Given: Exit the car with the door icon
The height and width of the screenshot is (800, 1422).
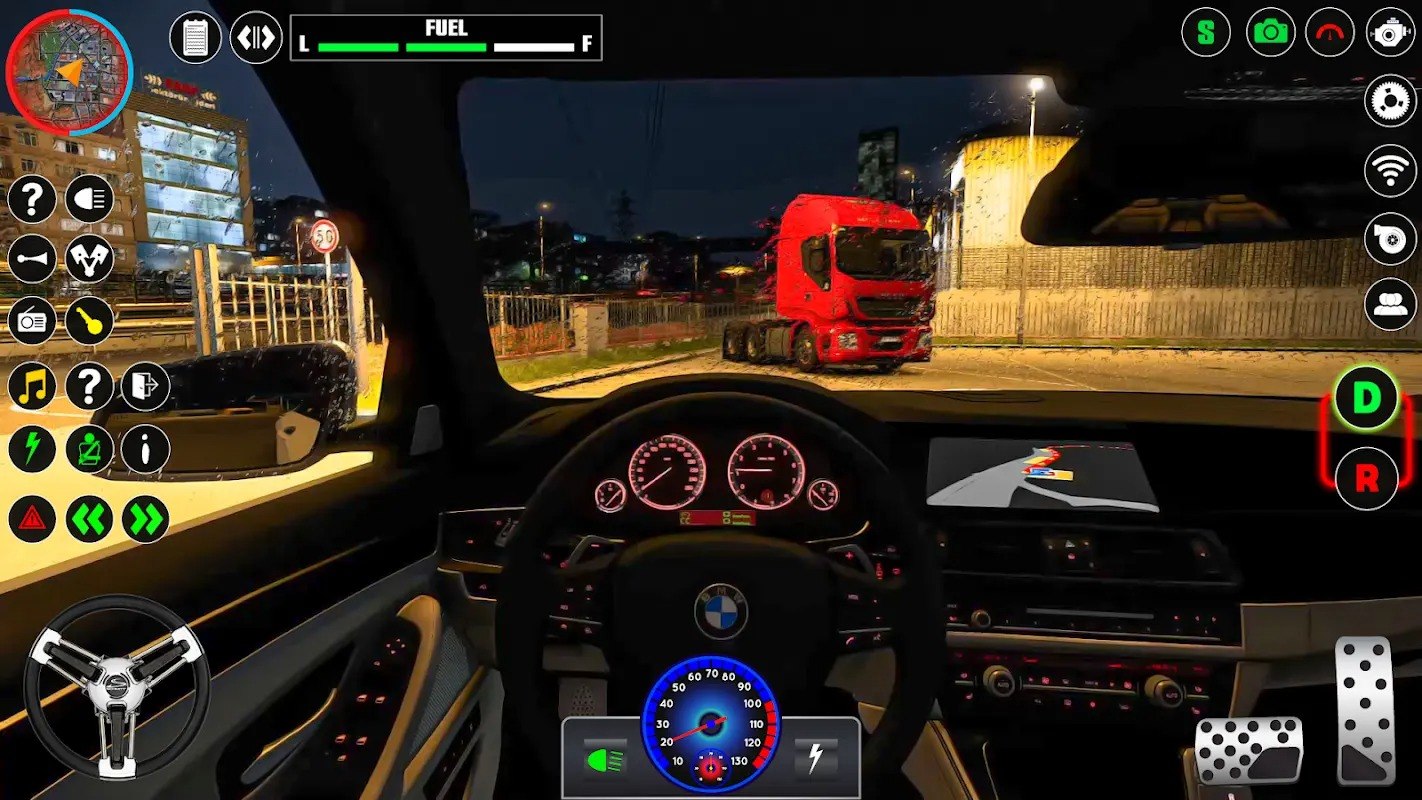Looking at the screenshot, I should [146, 386].
